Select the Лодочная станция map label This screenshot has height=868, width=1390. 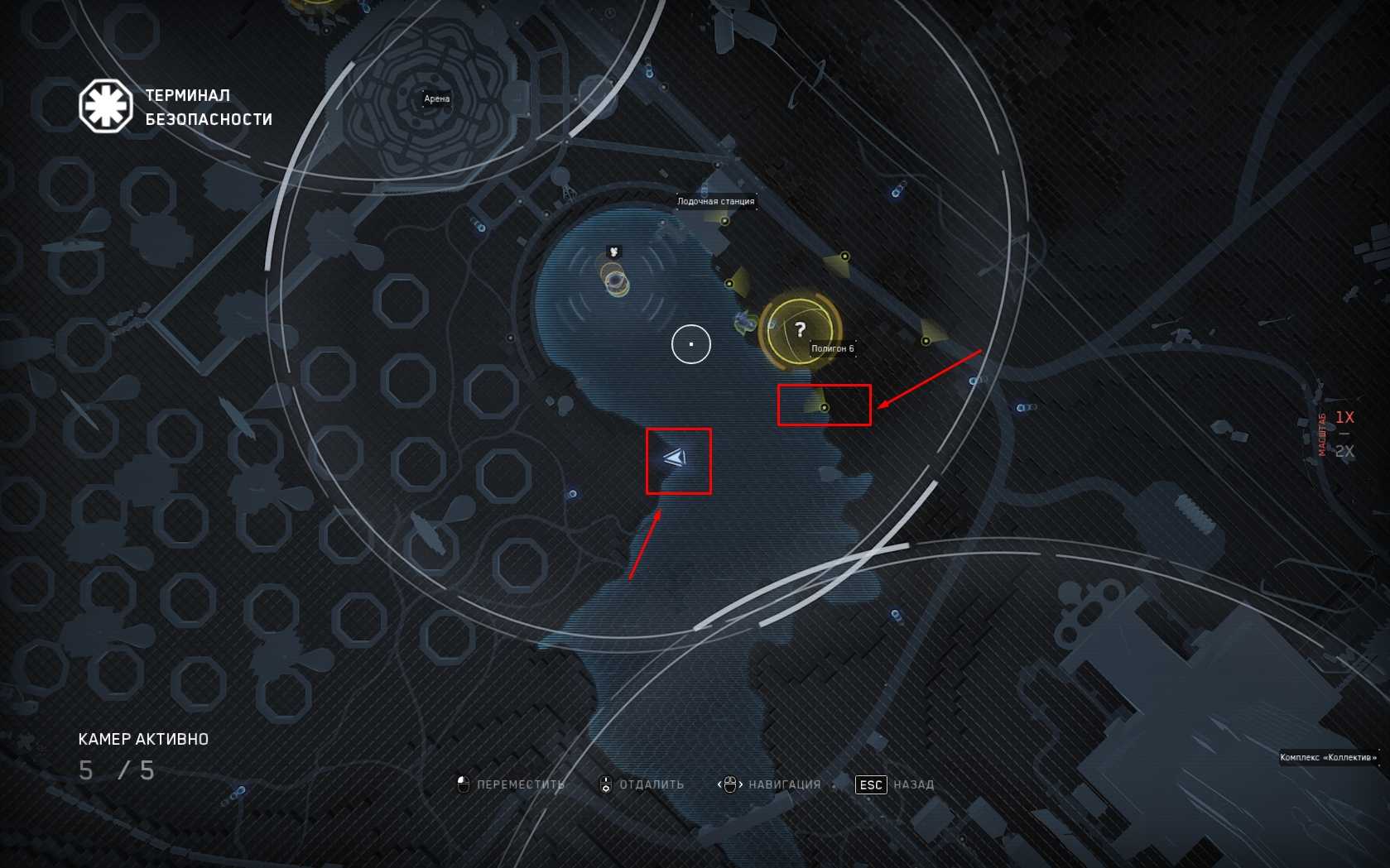click(x=715, y=201)
